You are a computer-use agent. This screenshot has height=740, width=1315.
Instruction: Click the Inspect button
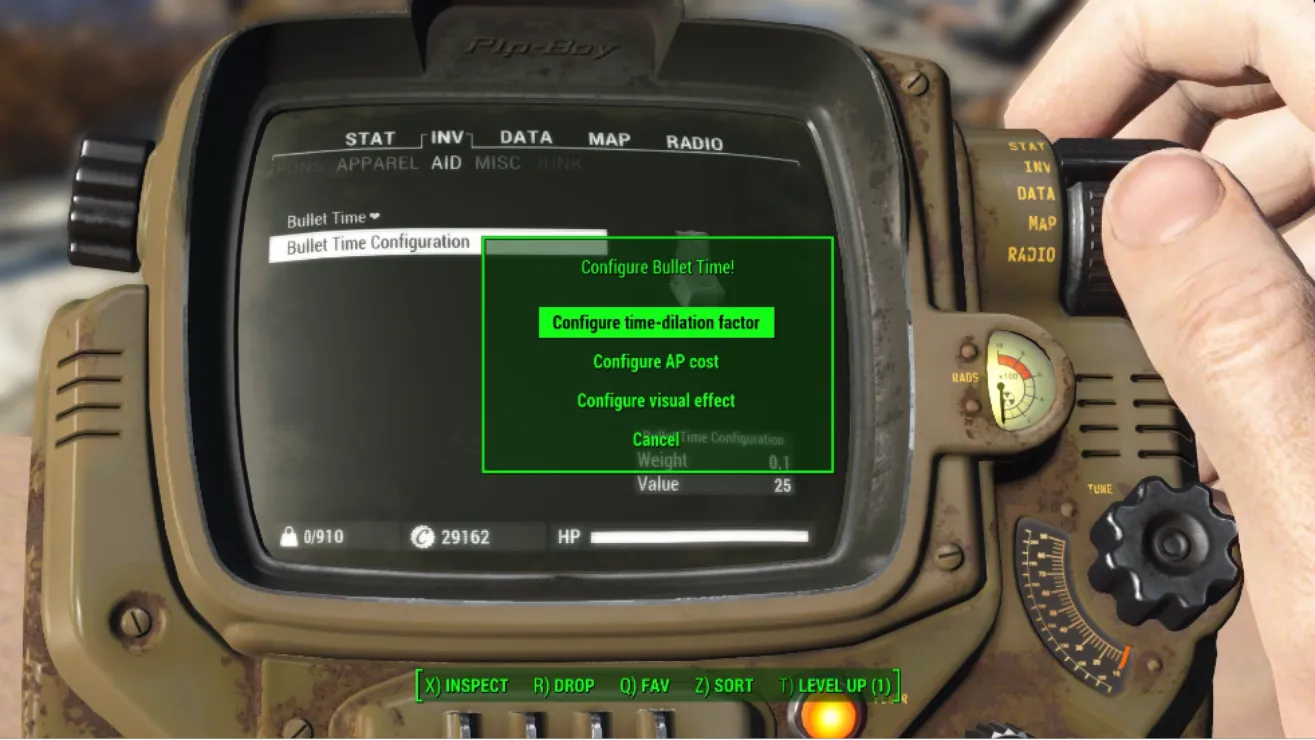tap(467, 686)
